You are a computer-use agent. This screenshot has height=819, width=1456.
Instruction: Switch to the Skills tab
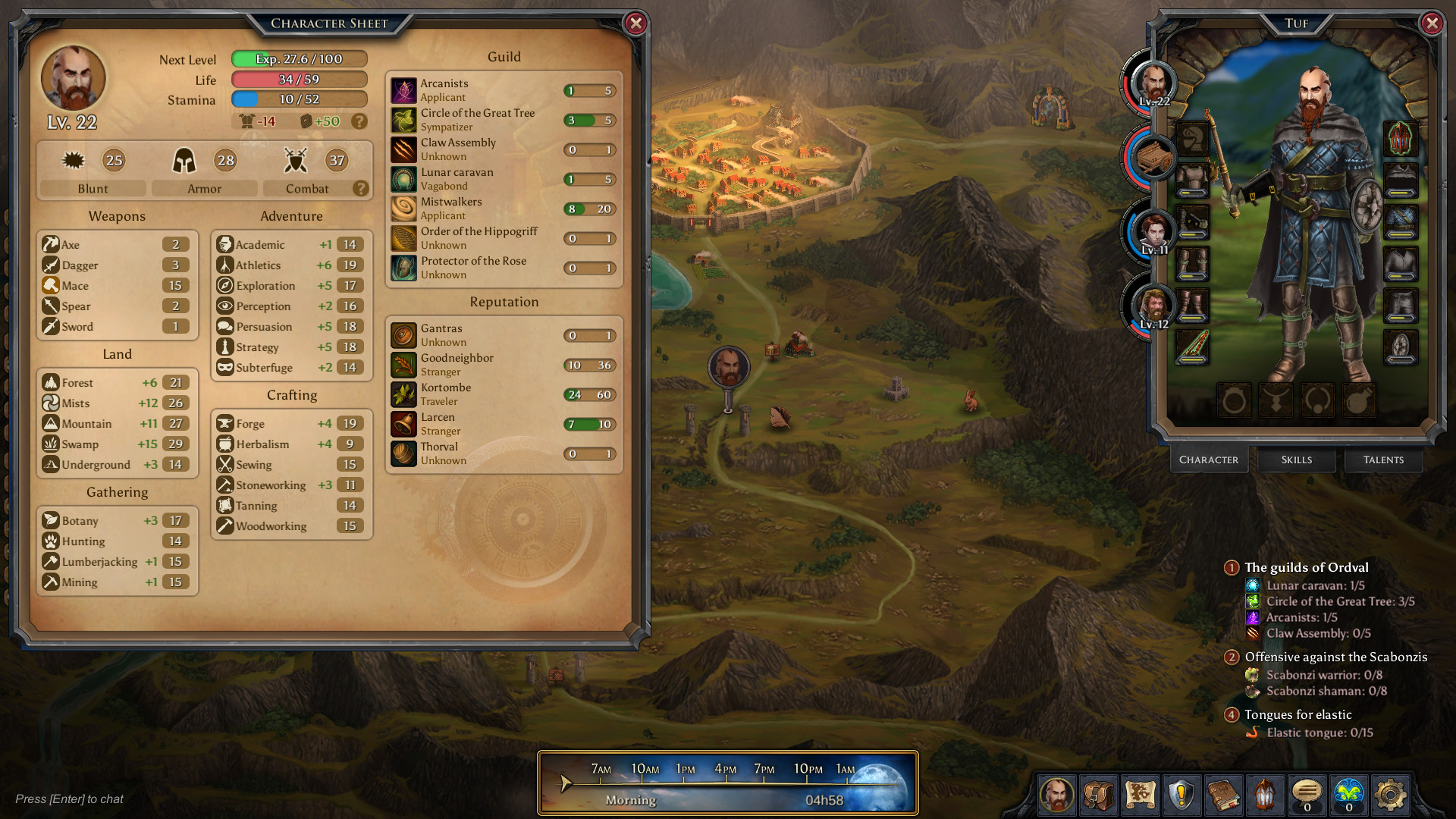(1295, 460)
